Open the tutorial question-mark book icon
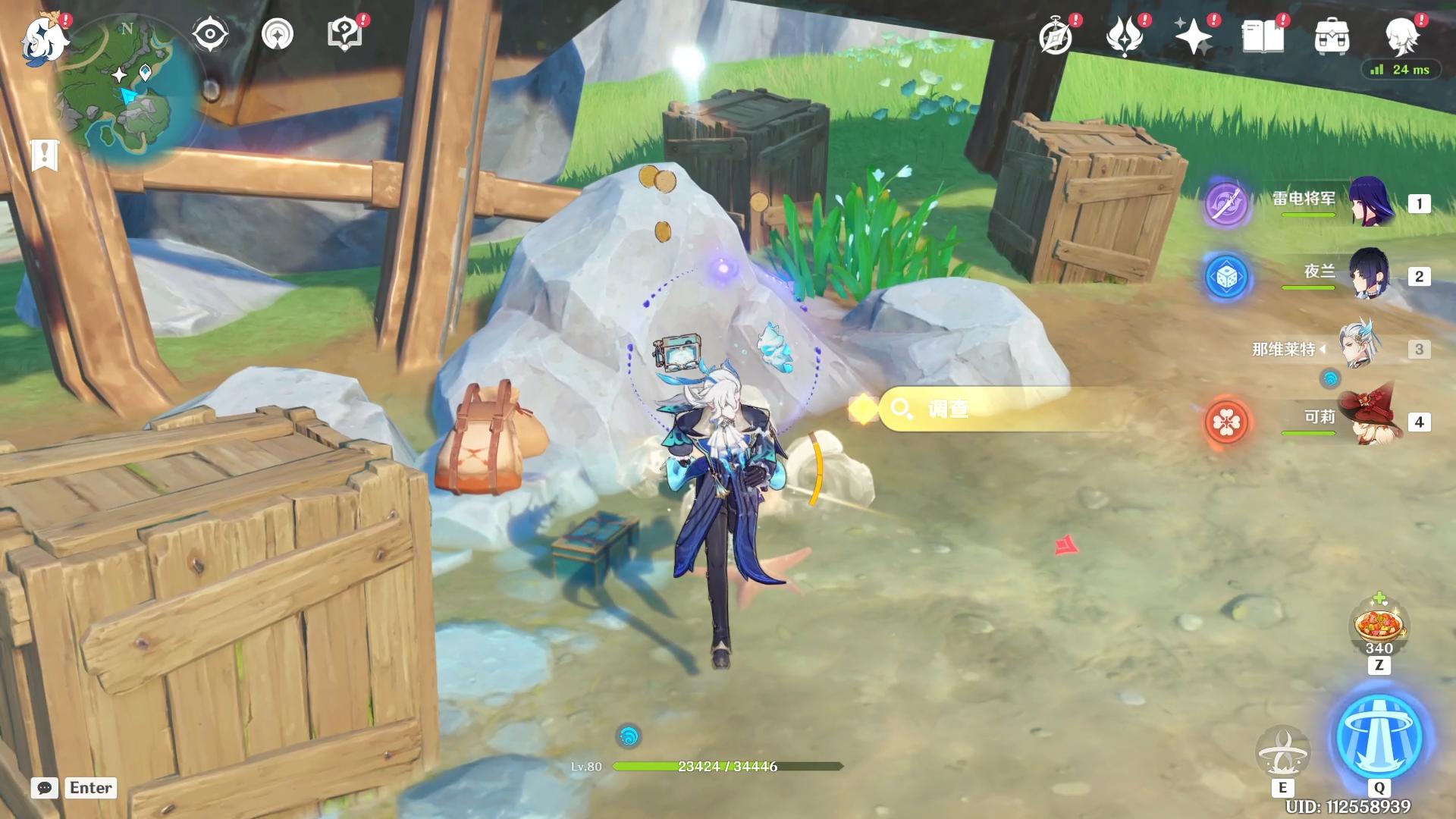Viewport: 1456px width, 819px height. (x=344, y=35)
